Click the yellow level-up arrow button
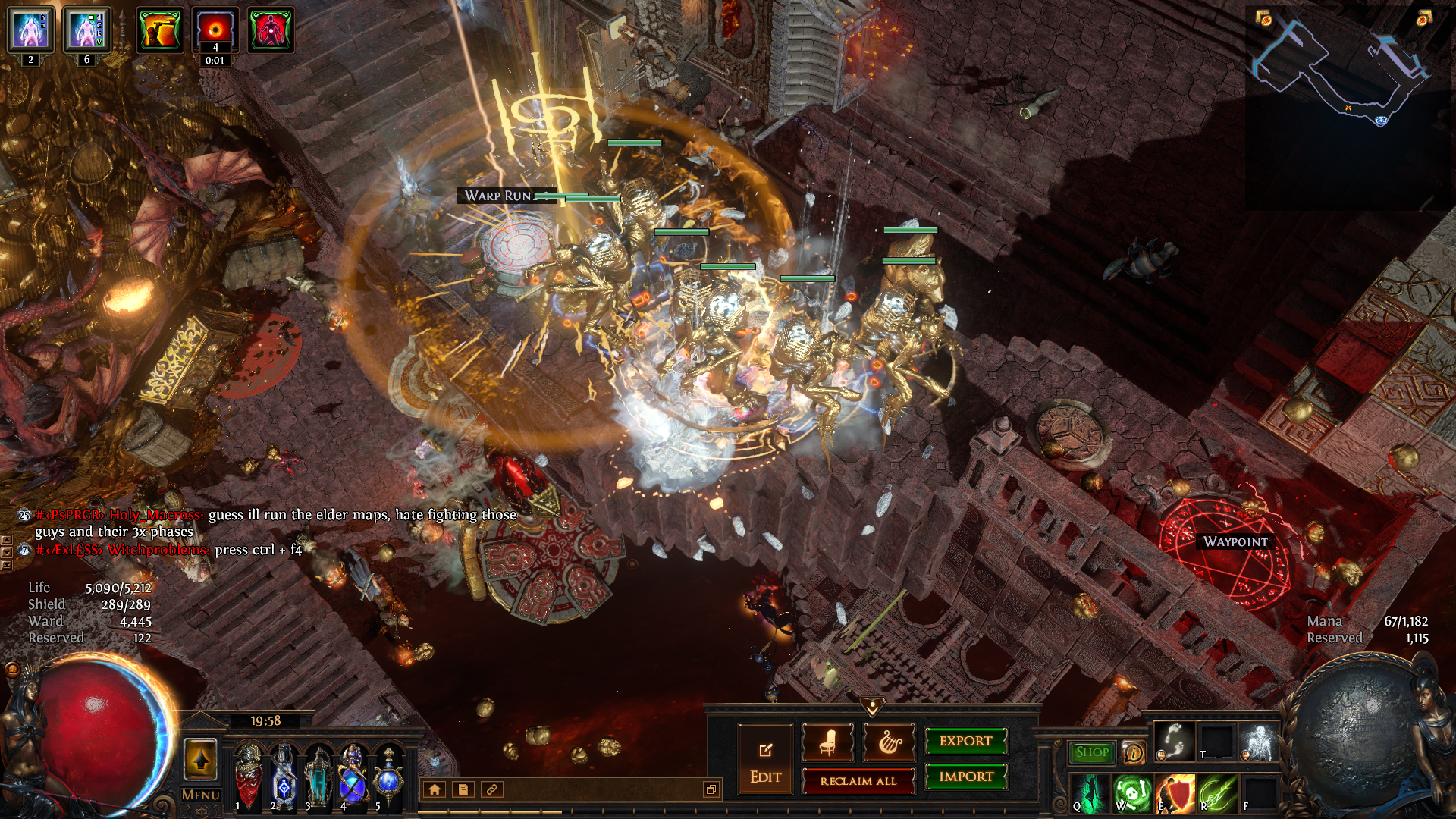1456x819 pixels. (x=200, y=759)
